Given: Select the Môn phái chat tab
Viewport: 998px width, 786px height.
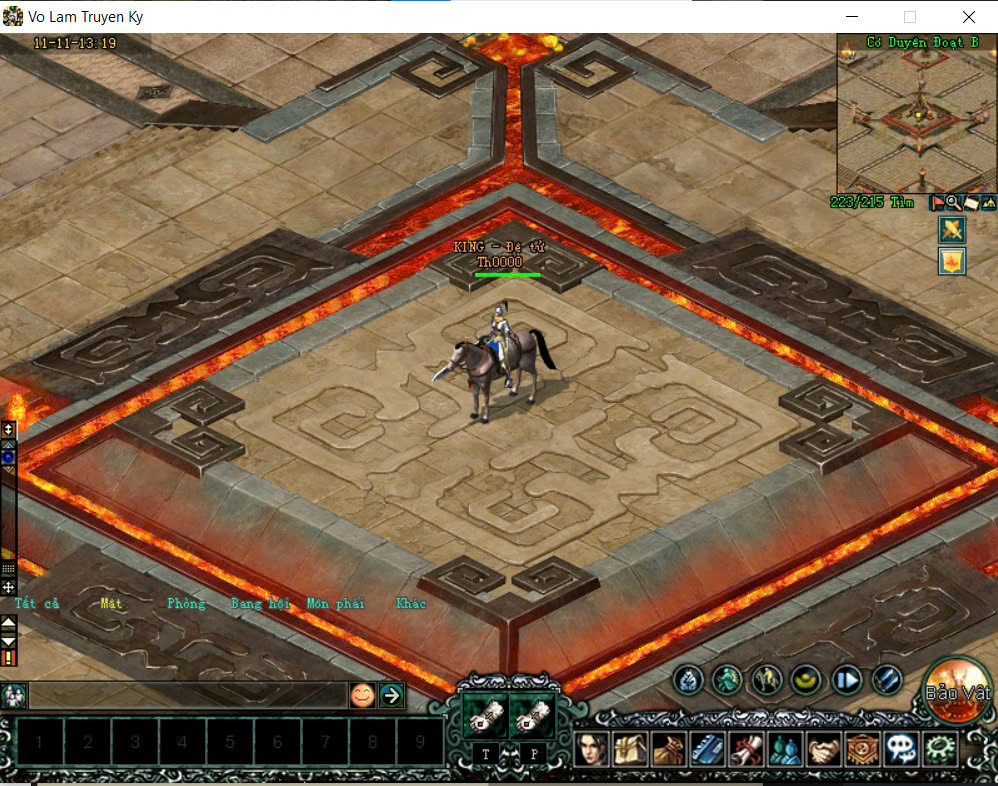Looking at the screenshot, I should point(335,603).
